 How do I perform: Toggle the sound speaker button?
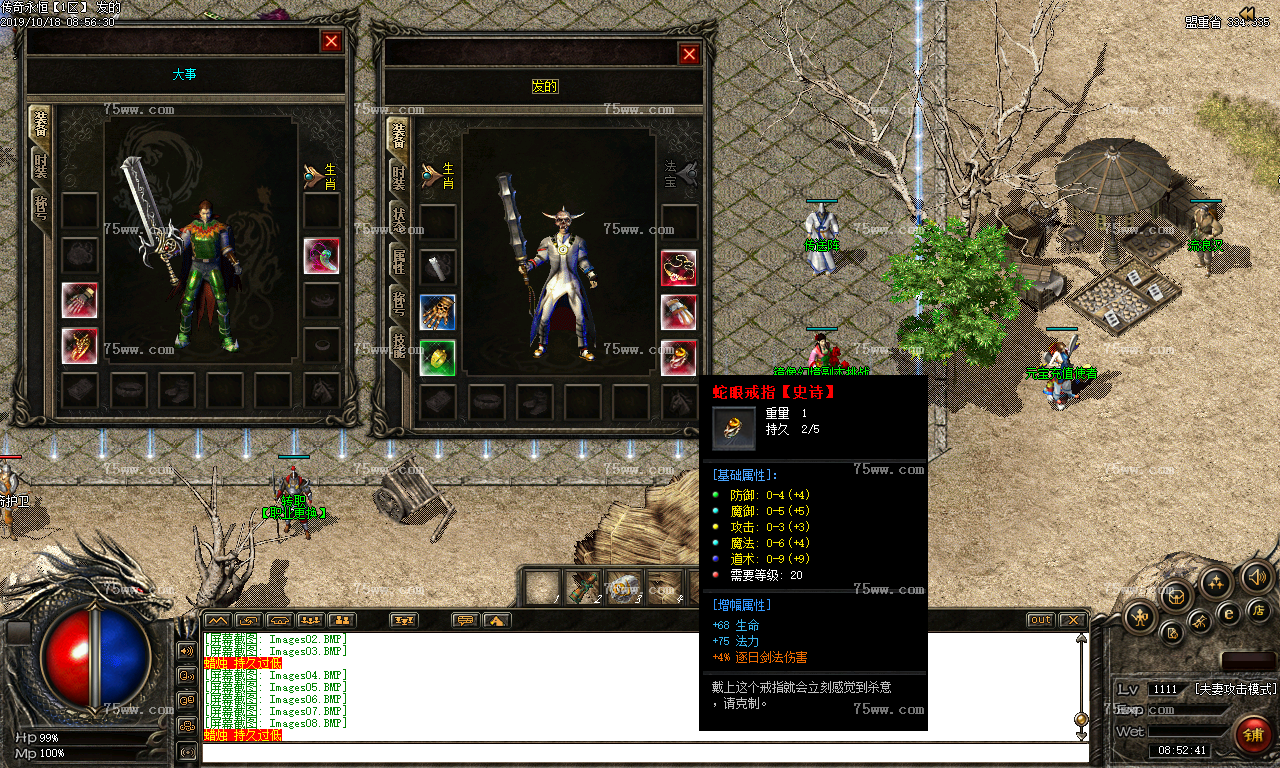click(x=1256, y=577)
